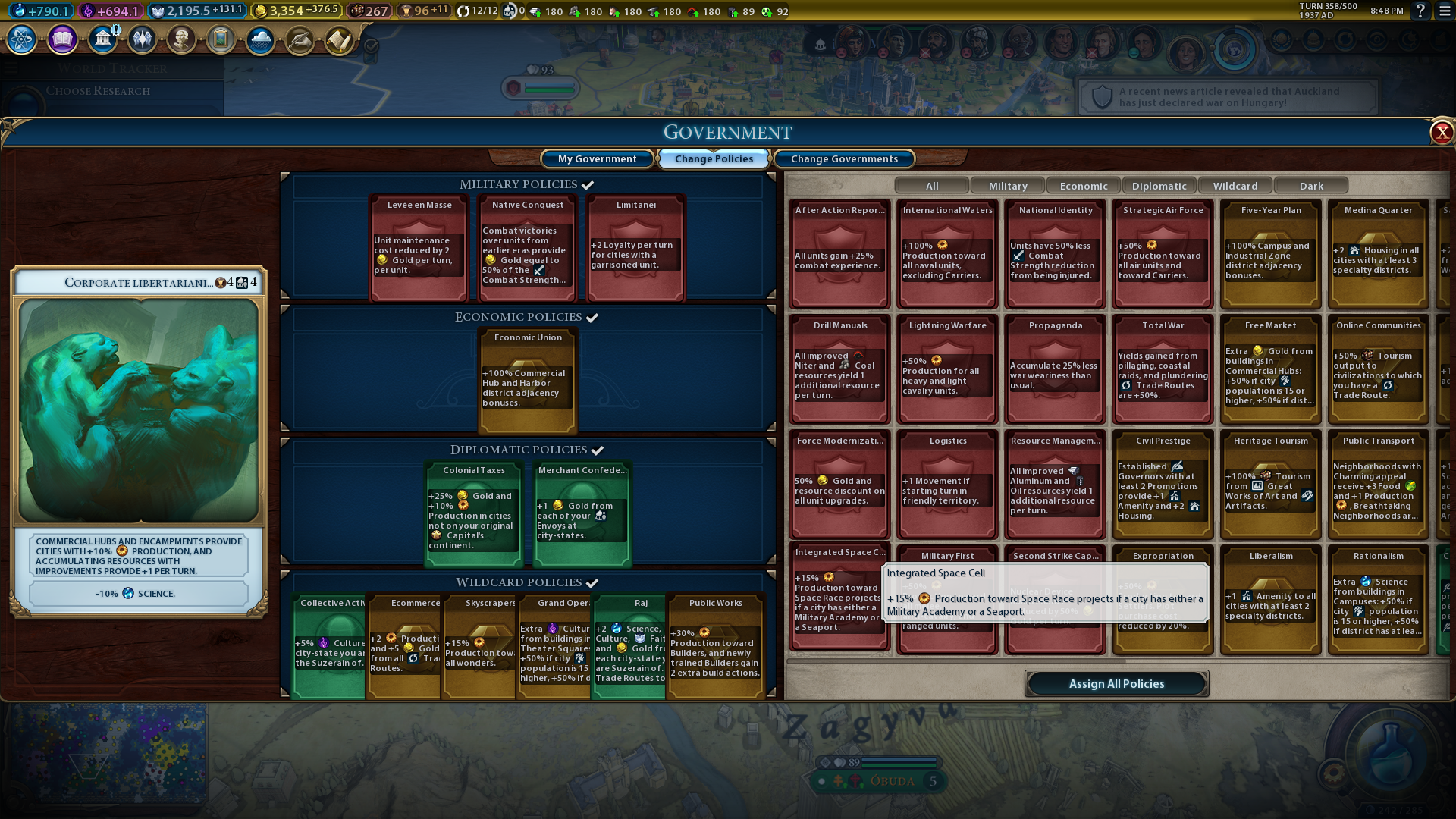The height and width of the screenshot is (819, 1456).
Task: Show All policy cards
Action: click(x=932, y=186)
